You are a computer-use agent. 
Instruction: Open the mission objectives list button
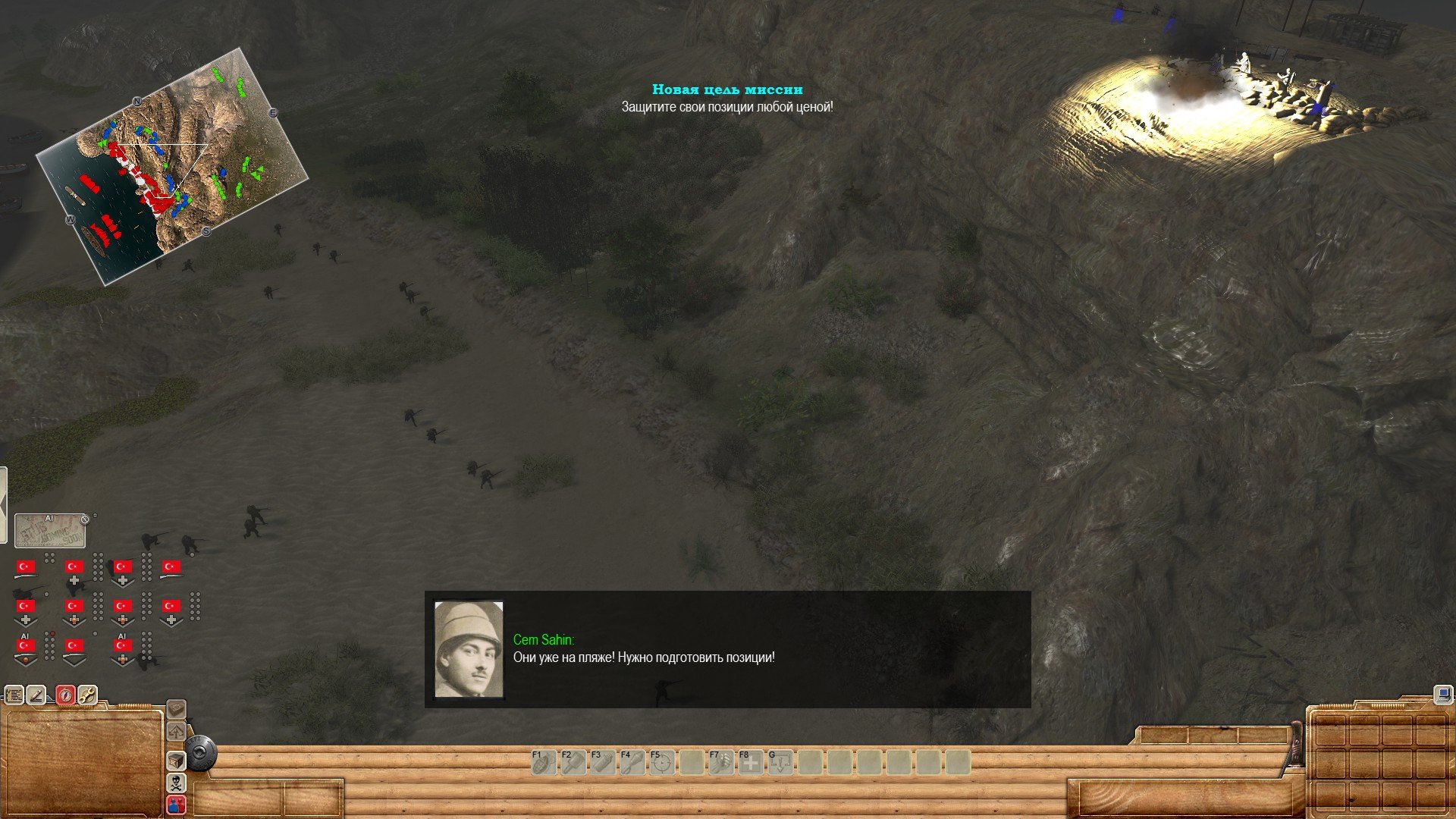14,695
